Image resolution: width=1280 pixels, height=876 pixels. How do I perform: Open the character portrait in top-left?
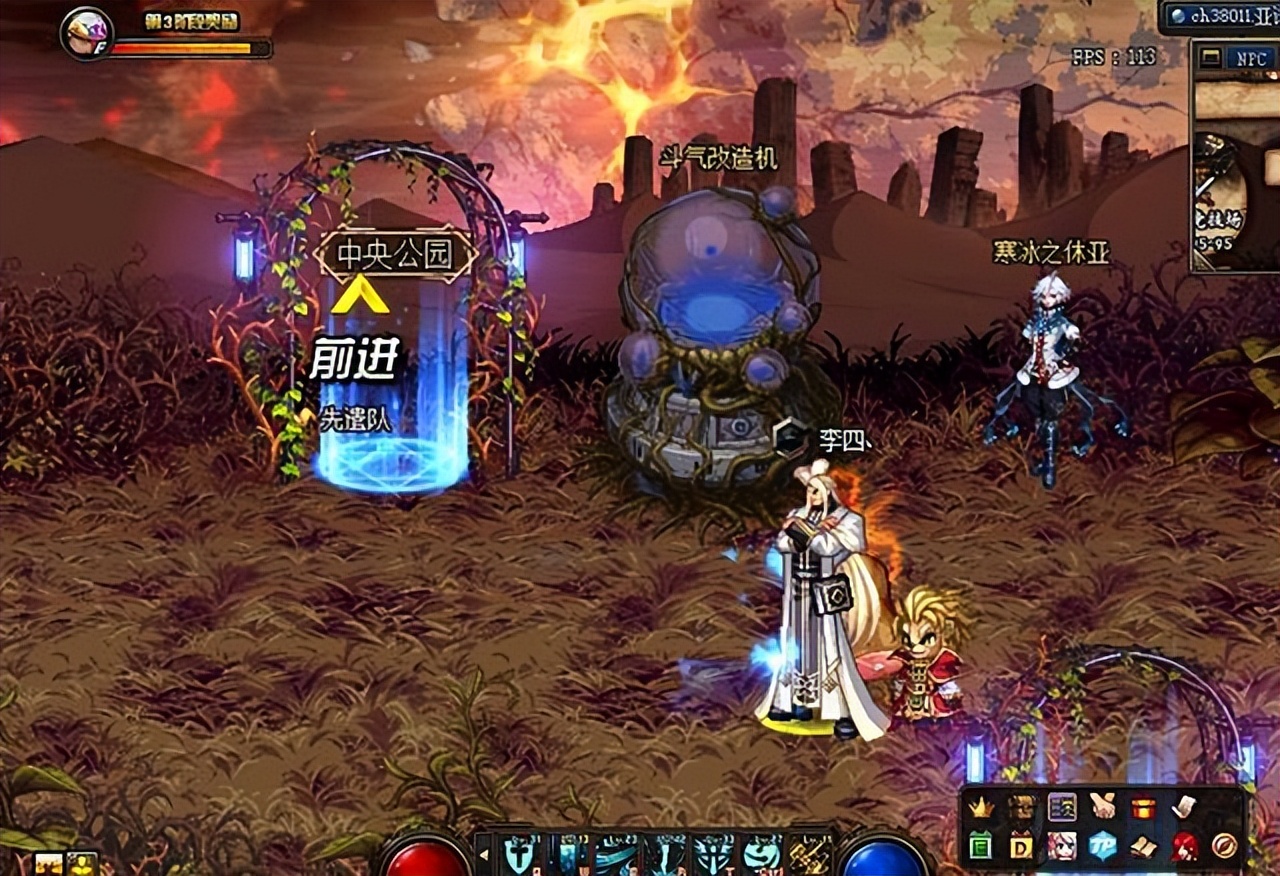click(x=86, y=34)
